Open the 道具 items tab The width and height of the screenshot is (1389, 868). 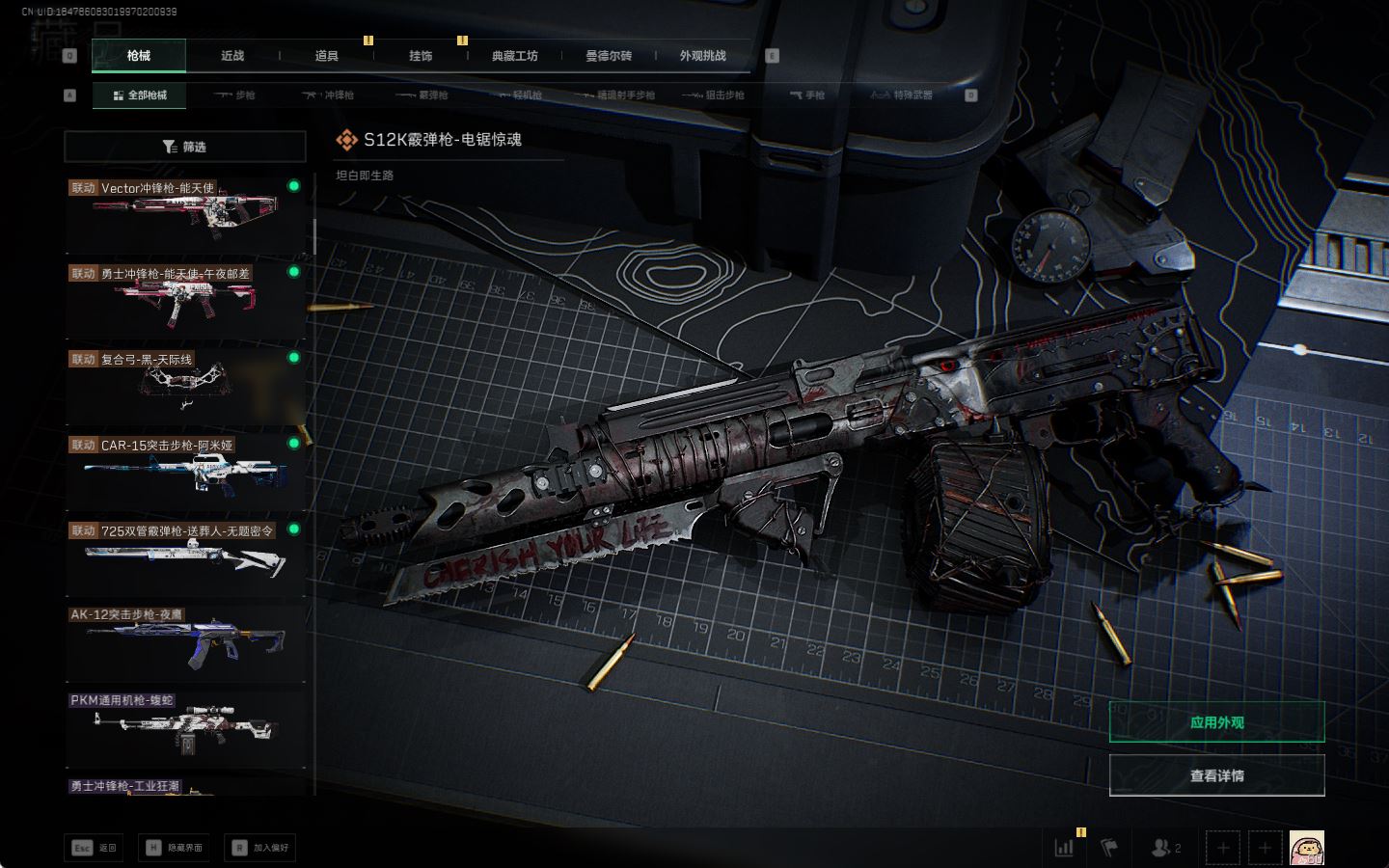[x=326, y=56]
